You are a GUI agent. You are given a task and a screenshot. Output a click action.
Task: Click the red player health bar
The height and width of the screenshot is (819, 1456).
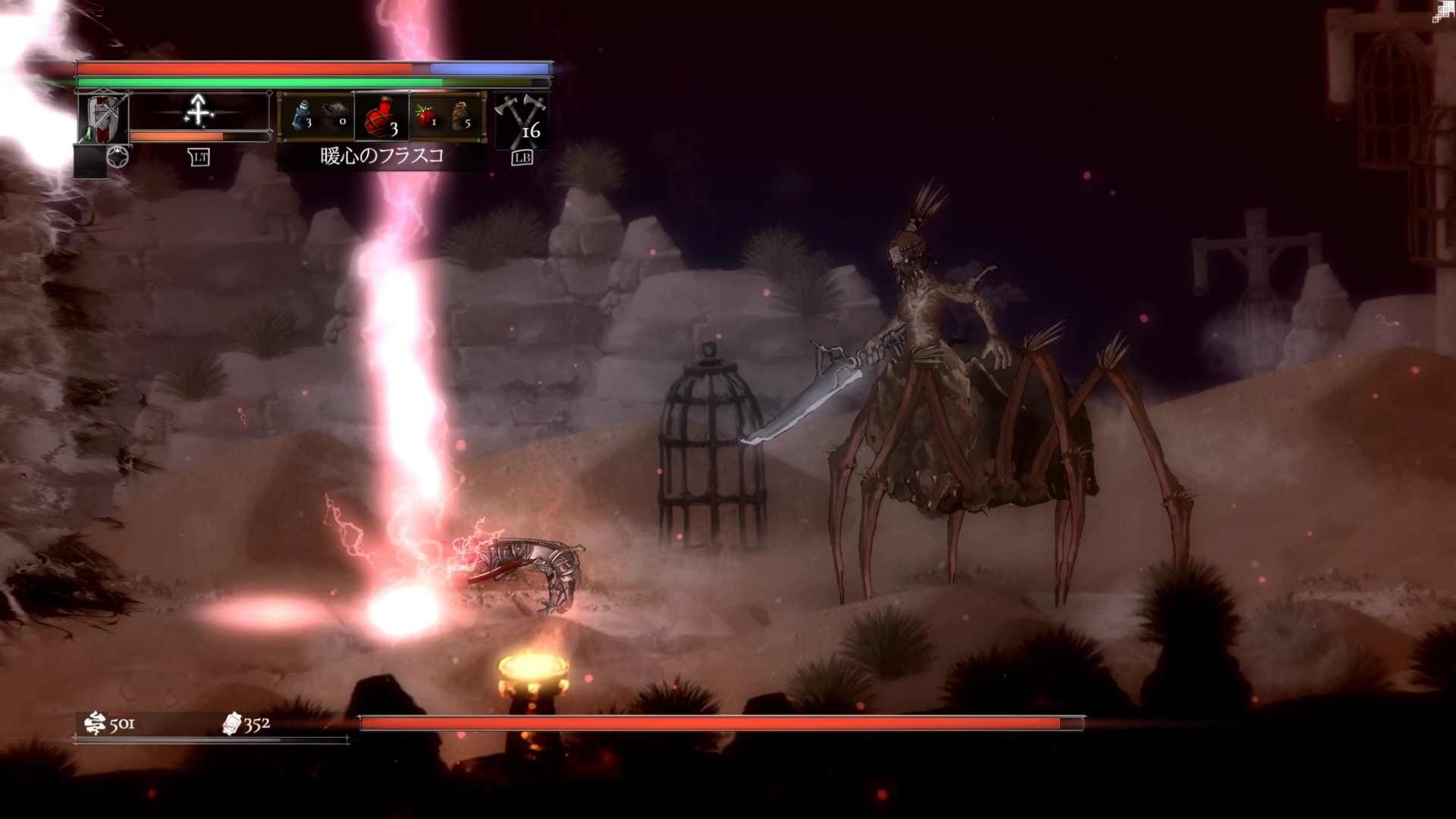243,68
